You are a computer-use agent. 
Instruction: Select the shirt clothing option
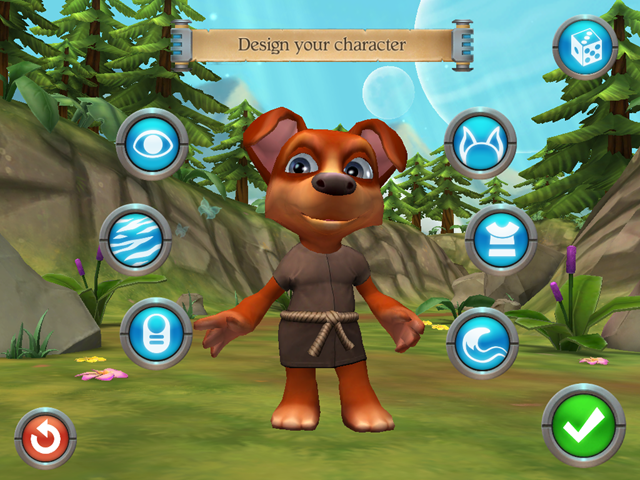[501, 240]
